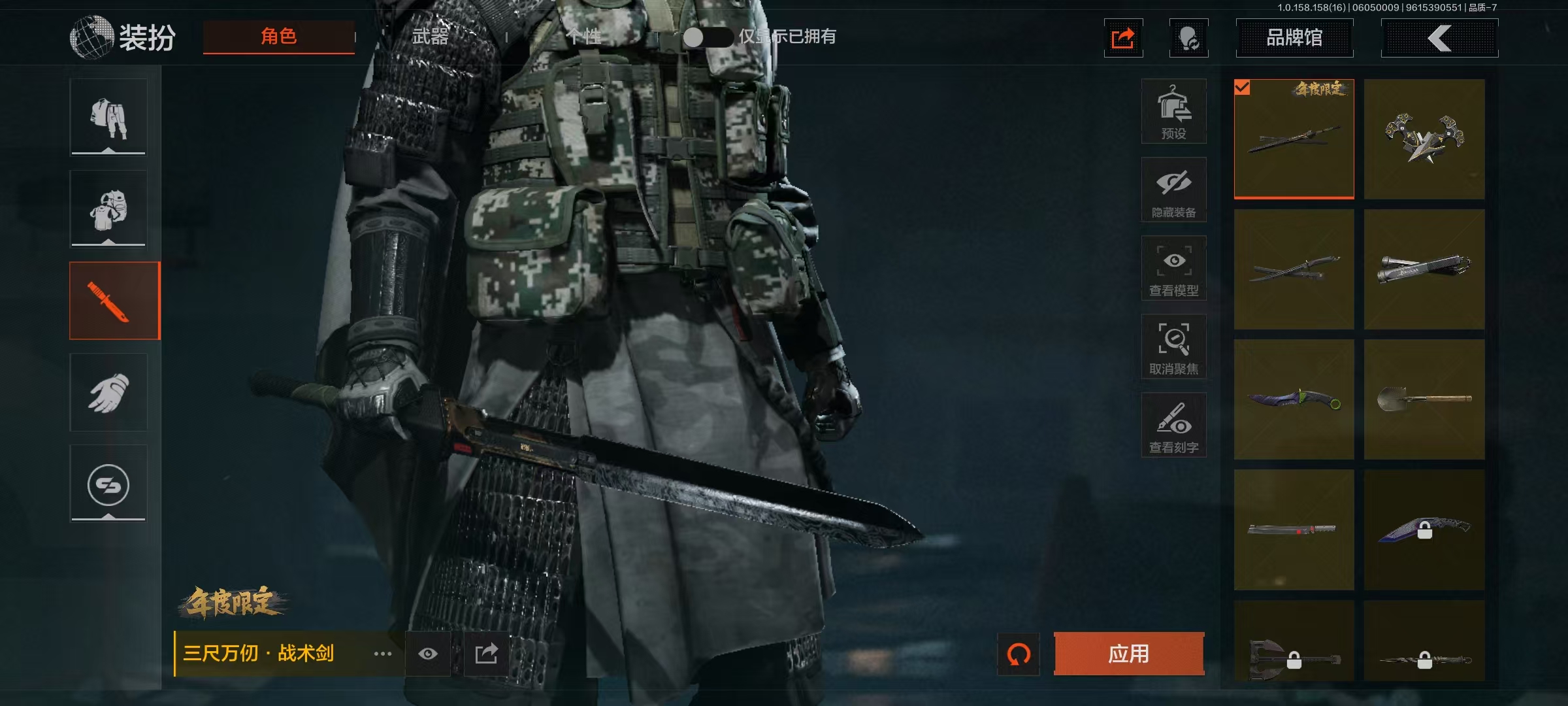Select the purple karambit knife thumbnail

(x=1294, y=399)
